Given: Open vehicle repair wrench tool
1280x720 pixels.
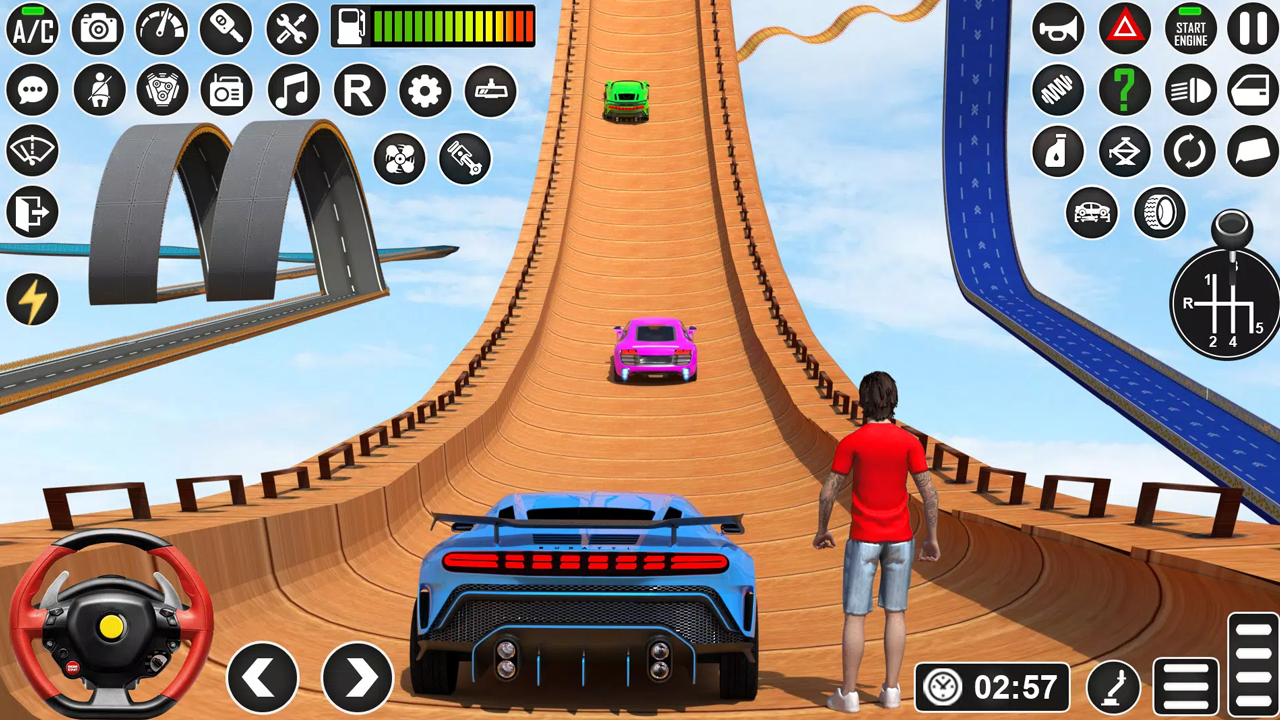Looking at the screenshot, I should 289,30.
